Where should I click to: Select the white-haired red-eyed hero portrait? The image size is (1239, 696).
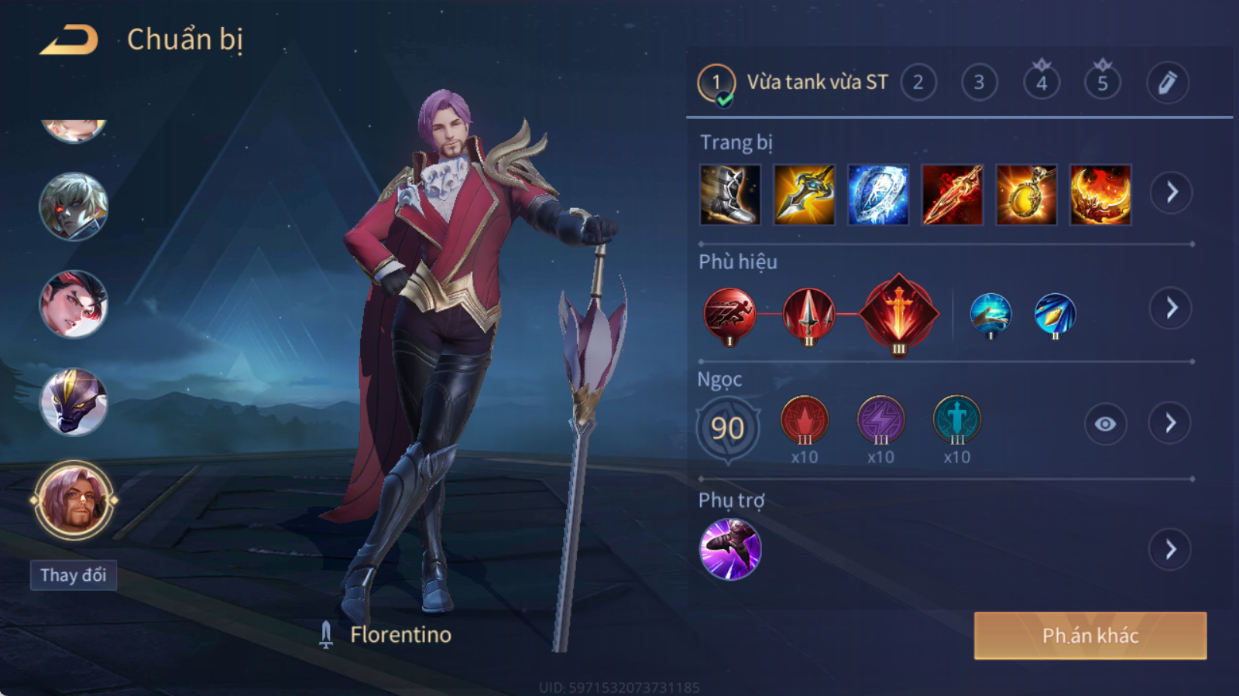[x=74, y=207]
